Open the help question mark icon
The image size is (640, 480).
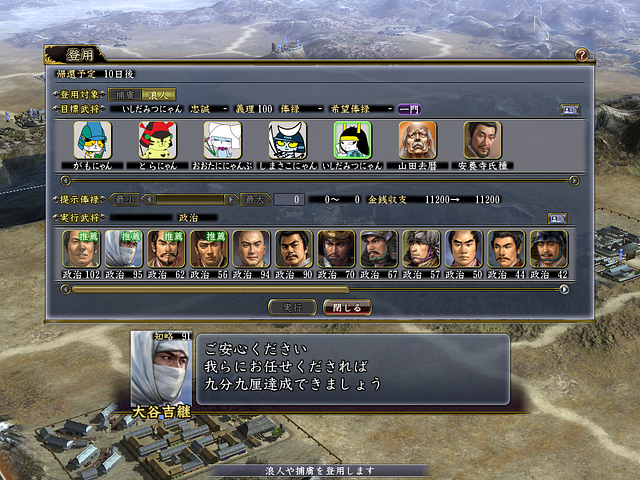point(581,55)
